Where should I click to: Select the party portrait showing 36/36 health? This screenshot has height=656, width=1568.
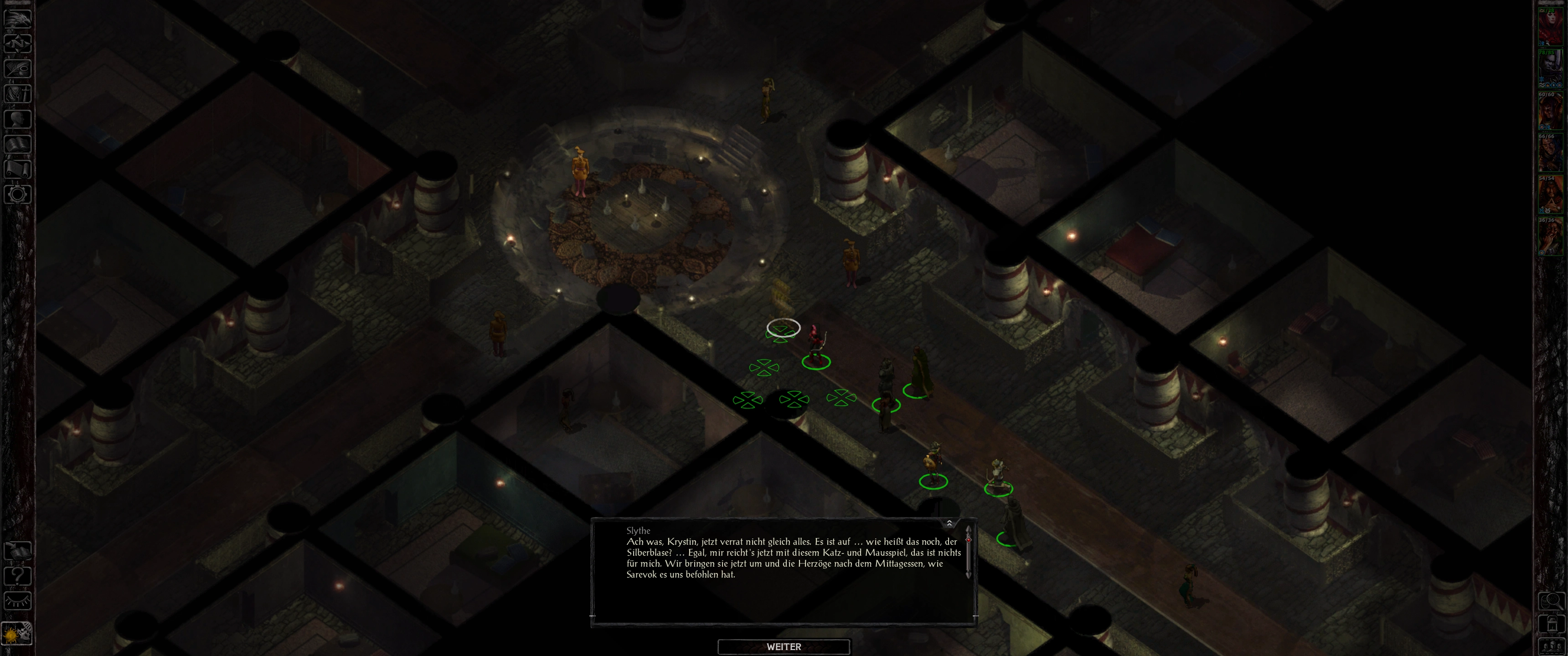point(1550,237)
